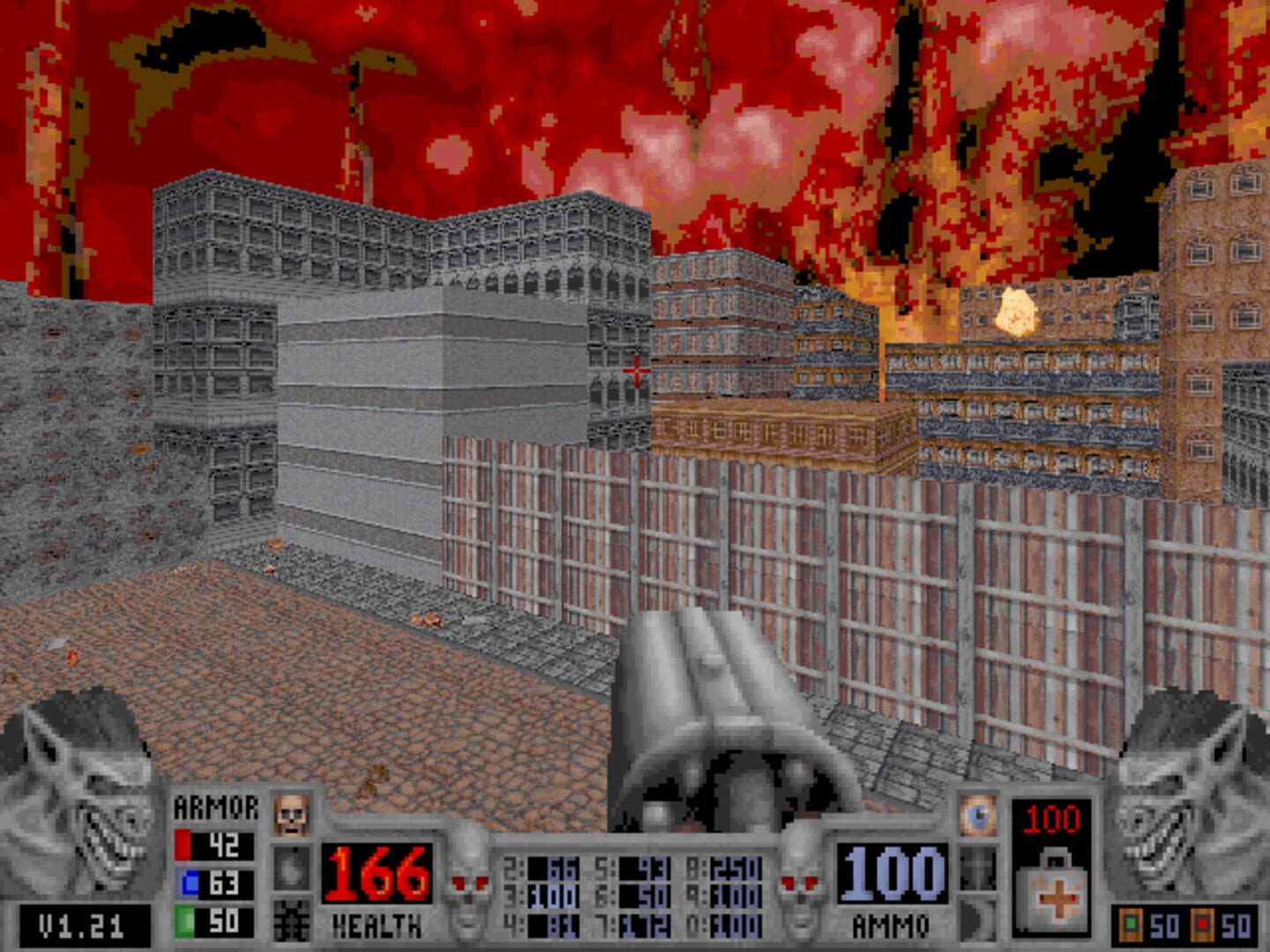The height and width of the screenshot is (952, 1270).
Task: Click the small cross icon below the eye item
Action: pos(977,868)
